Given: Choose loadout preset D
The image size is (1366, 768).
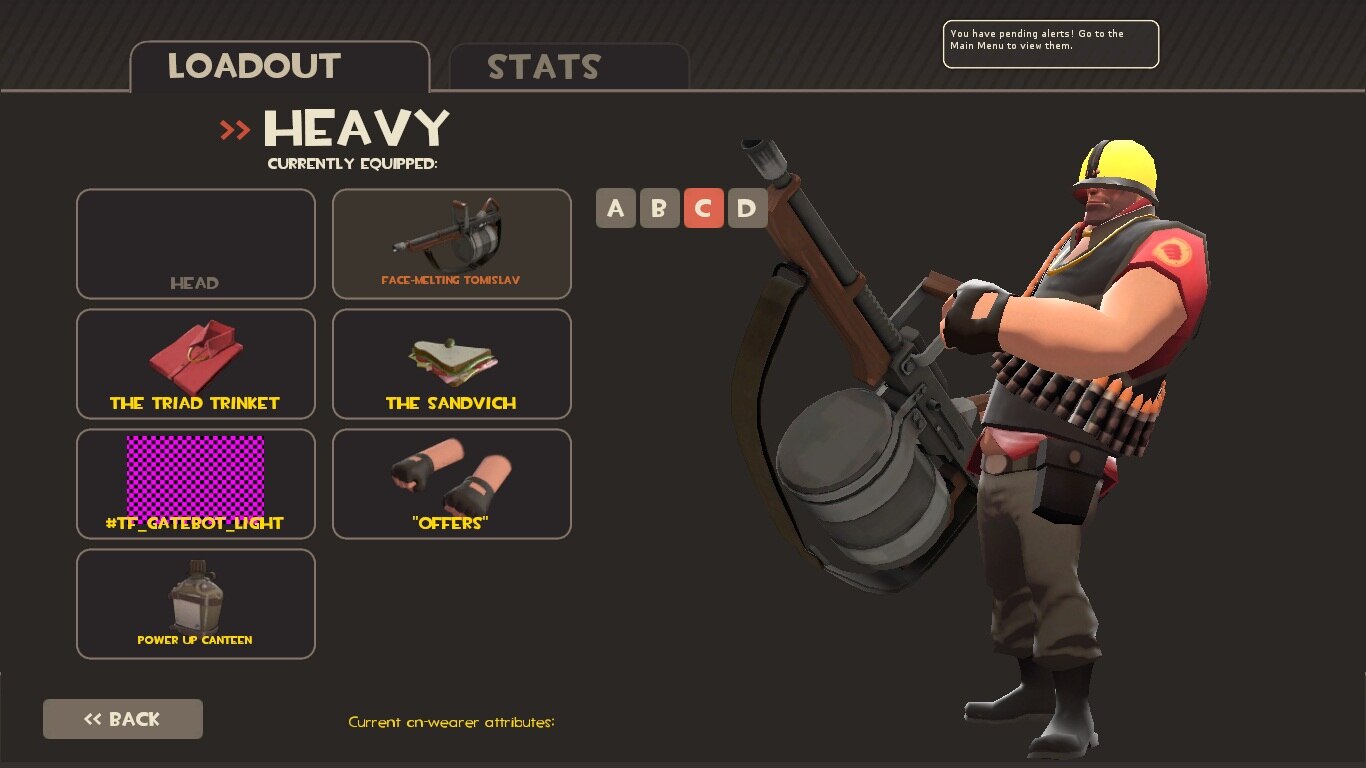Looking at the screenshot, I should 747,208.
